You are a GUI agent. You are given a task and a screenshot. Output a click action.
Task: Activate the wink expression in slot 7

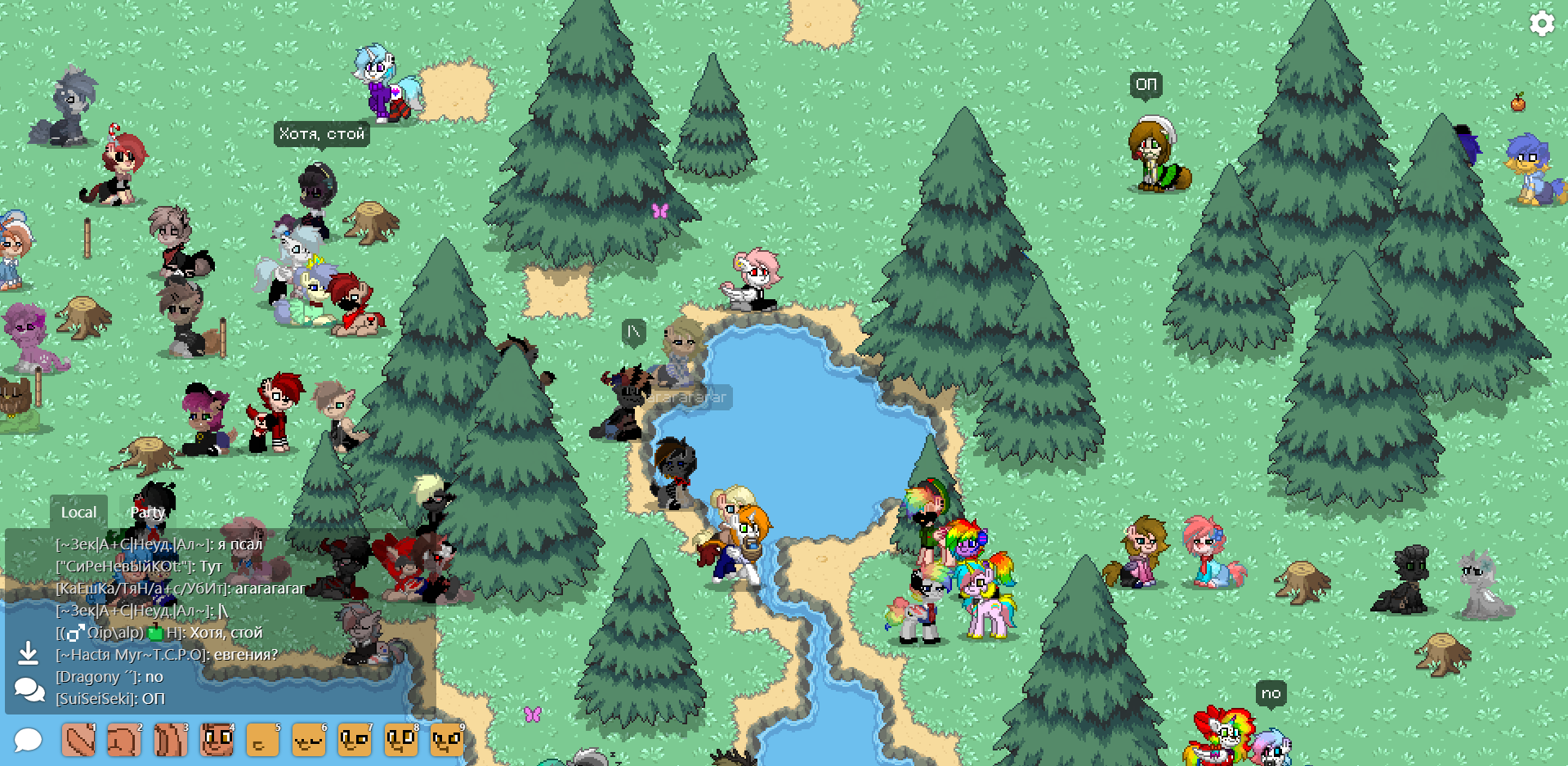(355, 741)
